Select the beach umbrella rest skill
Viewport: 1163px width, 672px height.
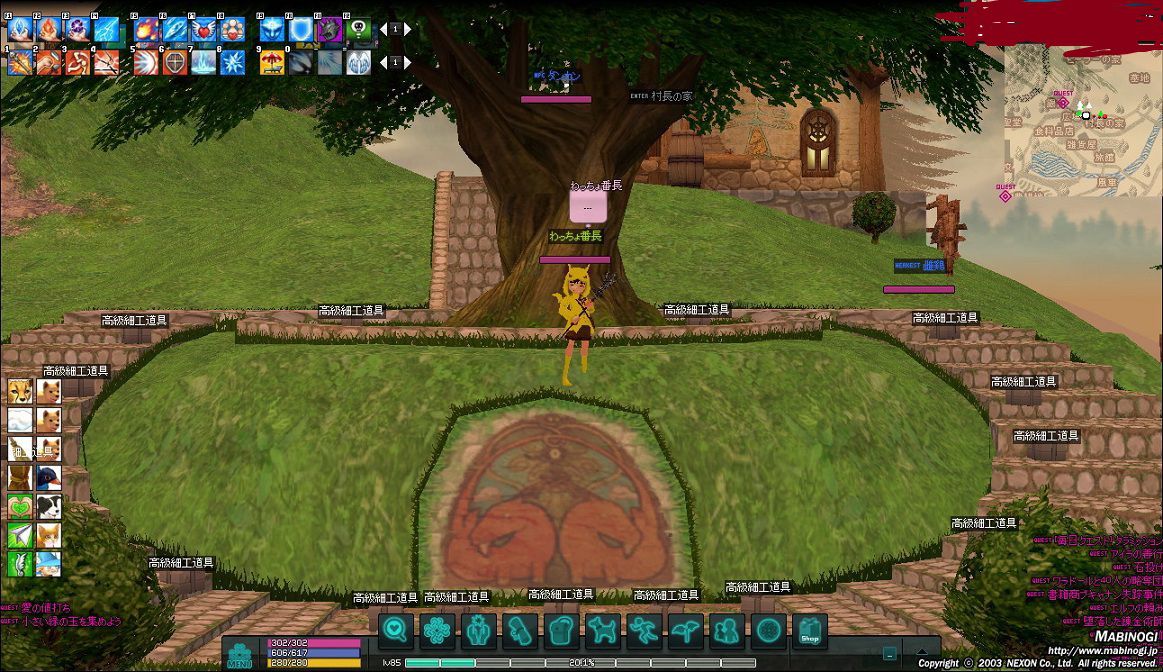click(x=272, y=63)
